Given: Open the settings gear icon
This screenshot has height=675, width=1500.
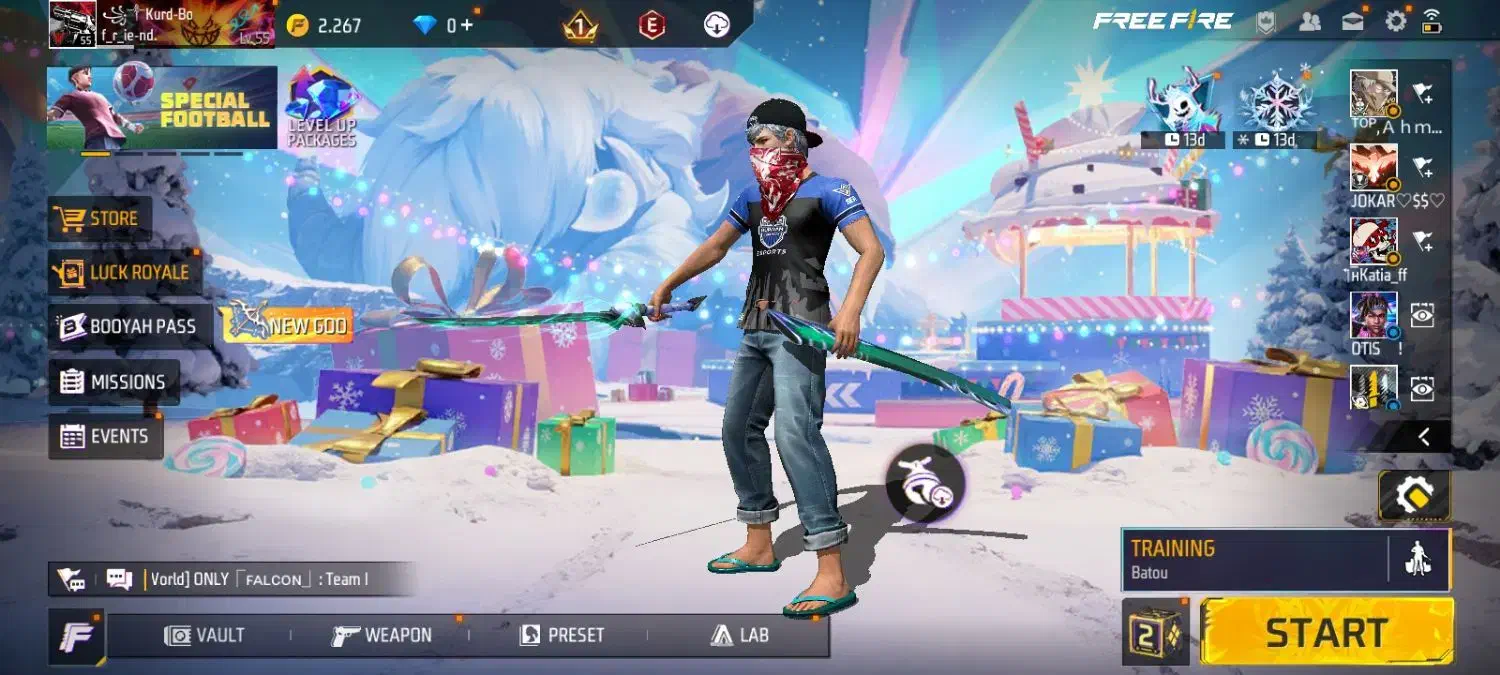Looking at the screenshot, I should click(1395, 21).
